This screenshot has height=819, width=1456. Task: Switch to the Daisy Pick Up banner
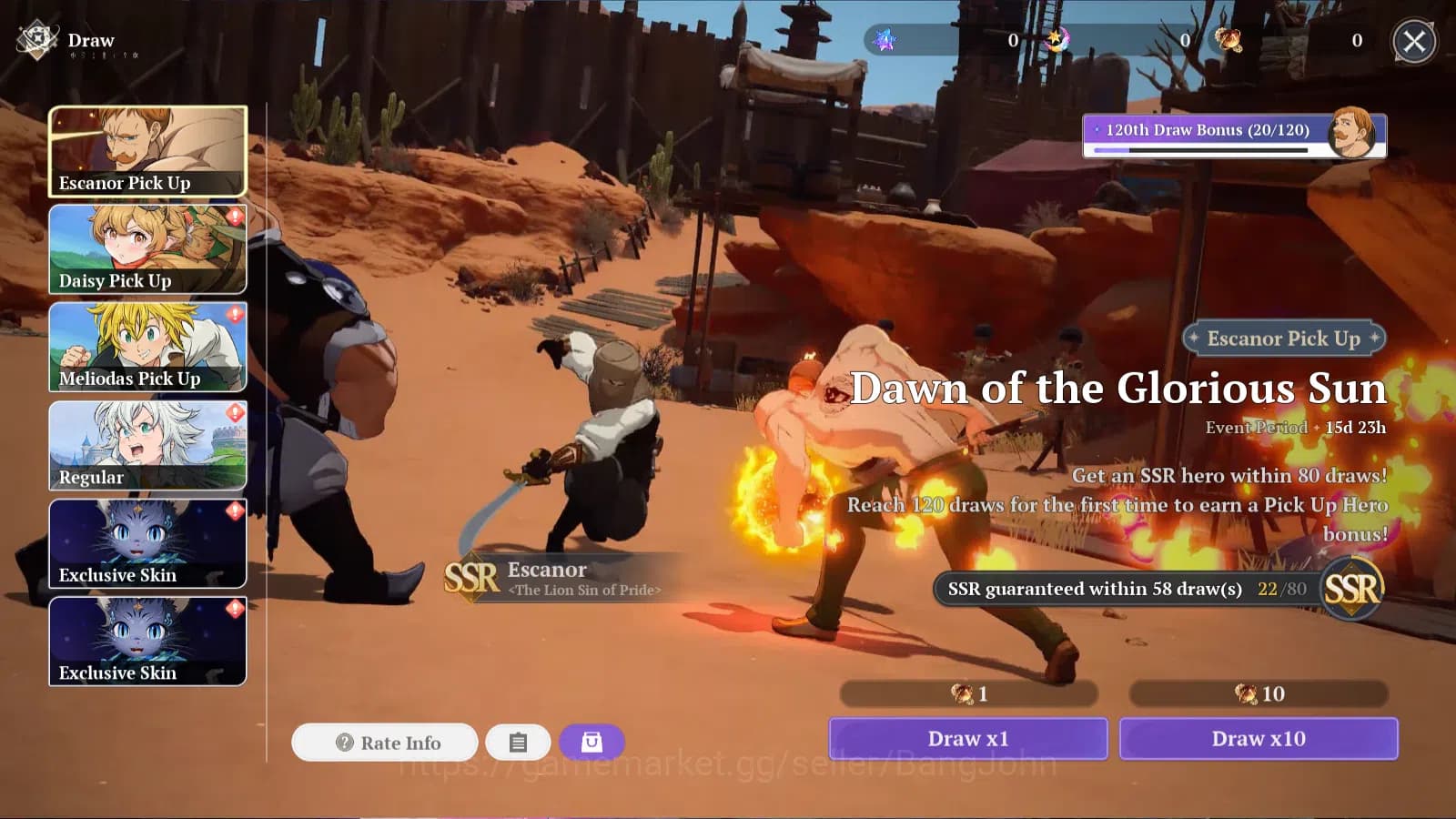click(147, 248)
